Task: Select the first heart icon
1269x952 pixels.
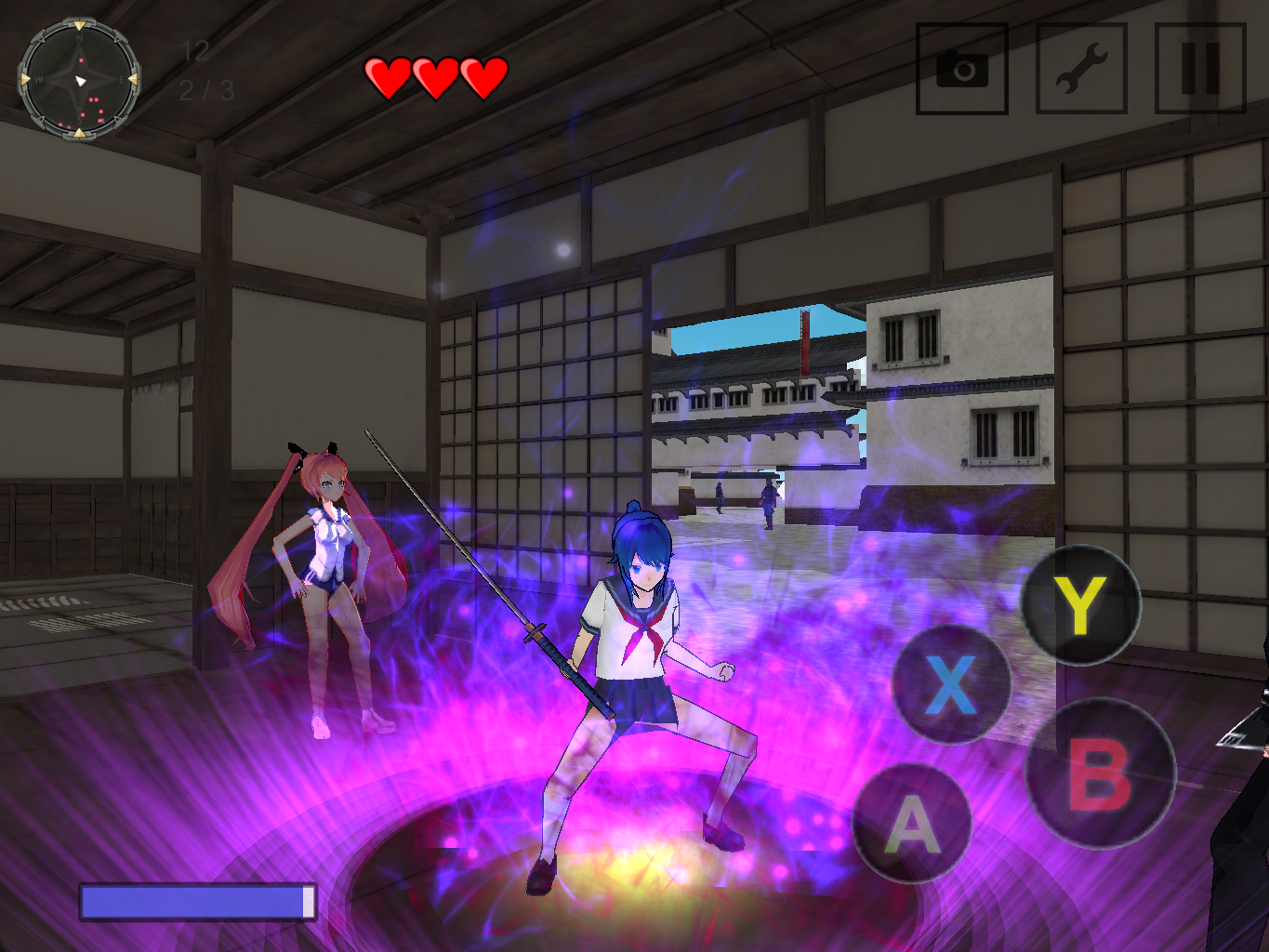Action: (388, 74)
